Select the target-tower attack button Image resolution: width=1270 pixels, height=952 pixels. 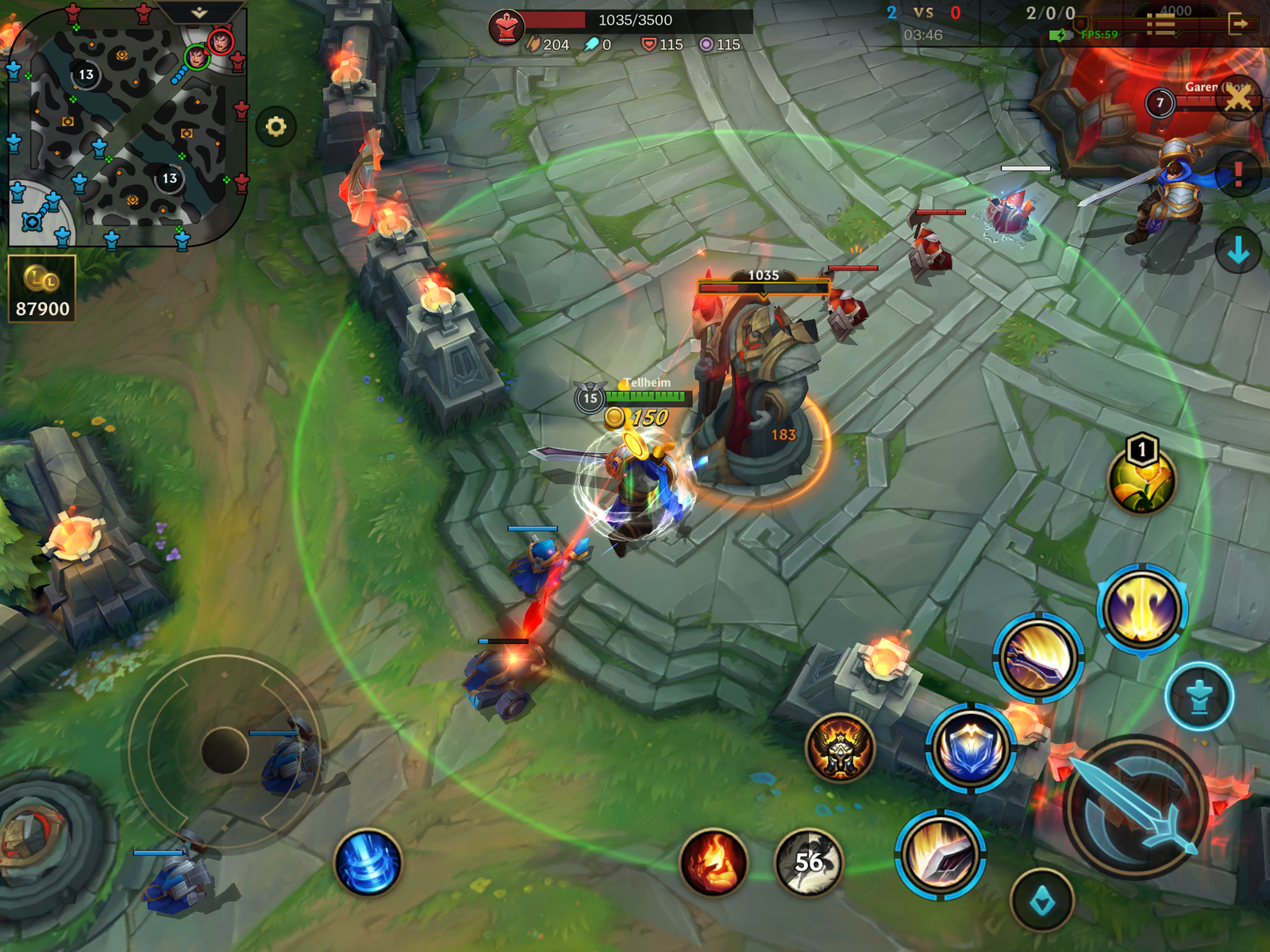[1199, 697]
